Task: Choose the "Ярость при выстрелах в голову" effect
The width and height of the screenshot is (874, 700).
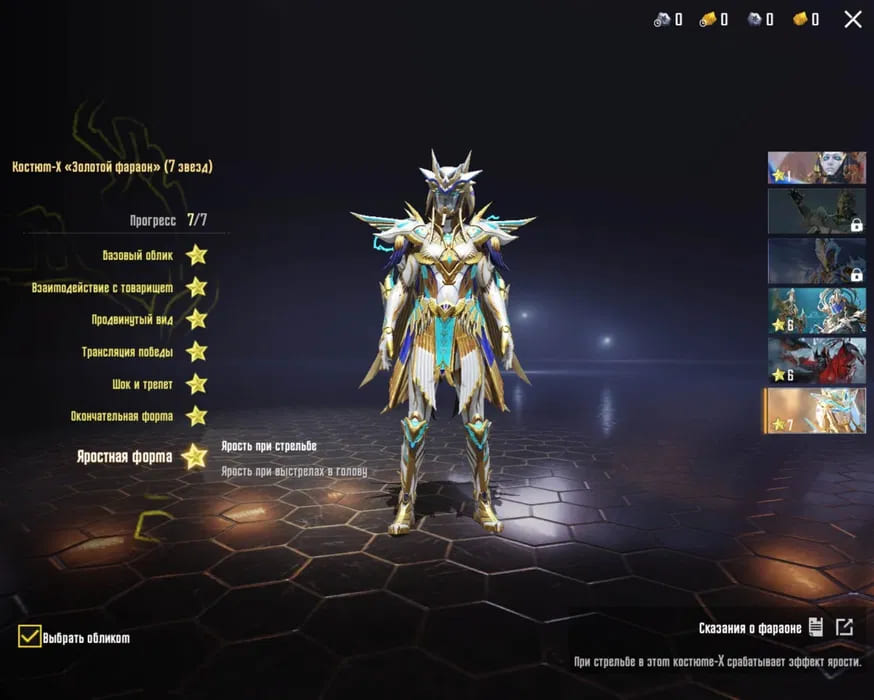Action: [293, 471]
